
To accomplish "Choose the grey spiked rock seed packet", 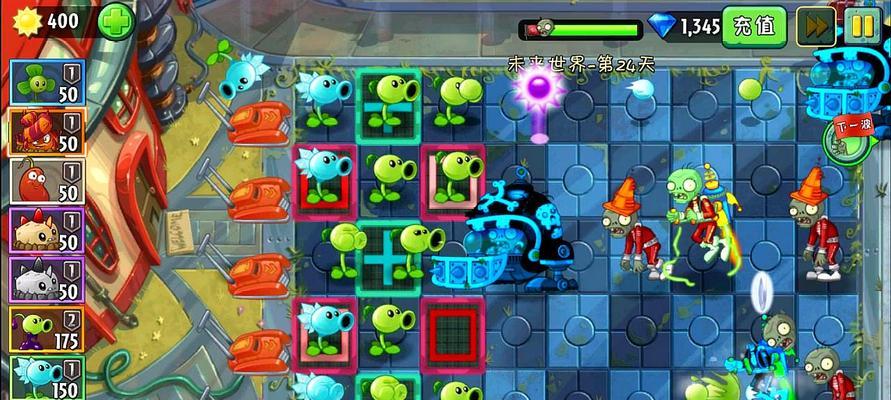I will pyautogui.click(x=47, y=280).
